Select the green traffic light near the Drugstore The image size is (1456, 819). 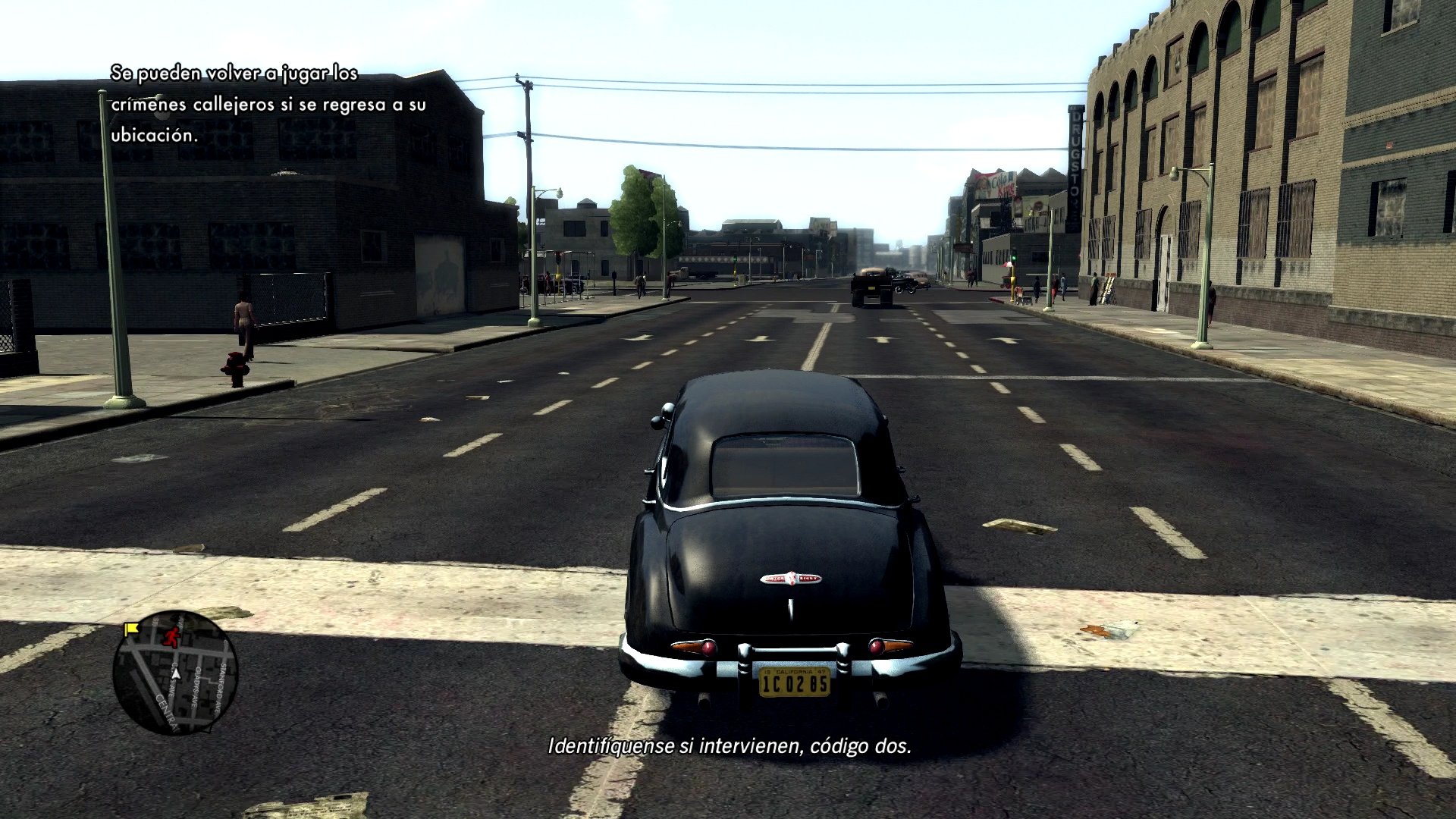(1014, 259)
